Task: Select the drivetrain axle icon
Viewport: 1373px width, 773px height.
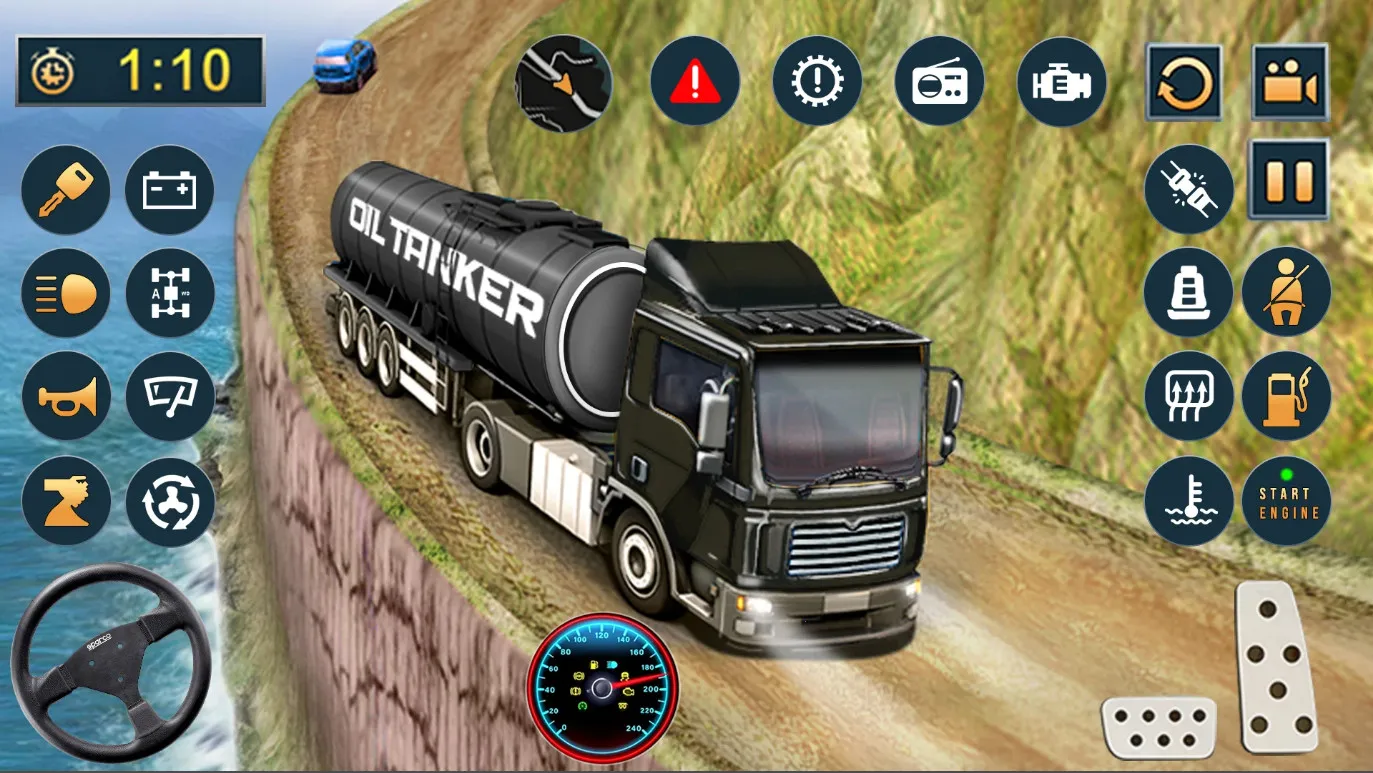Action: pos(170,293)
